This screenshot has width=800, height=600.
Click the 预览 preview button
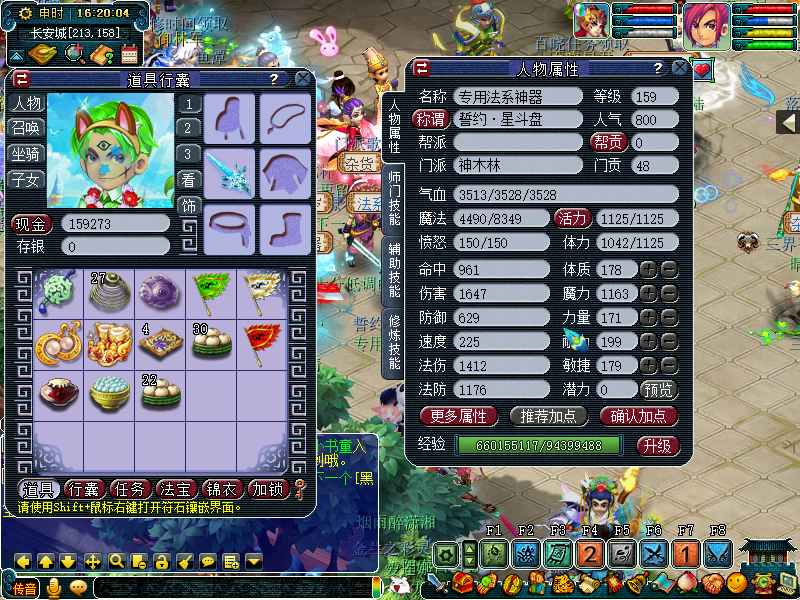point(657,389)
